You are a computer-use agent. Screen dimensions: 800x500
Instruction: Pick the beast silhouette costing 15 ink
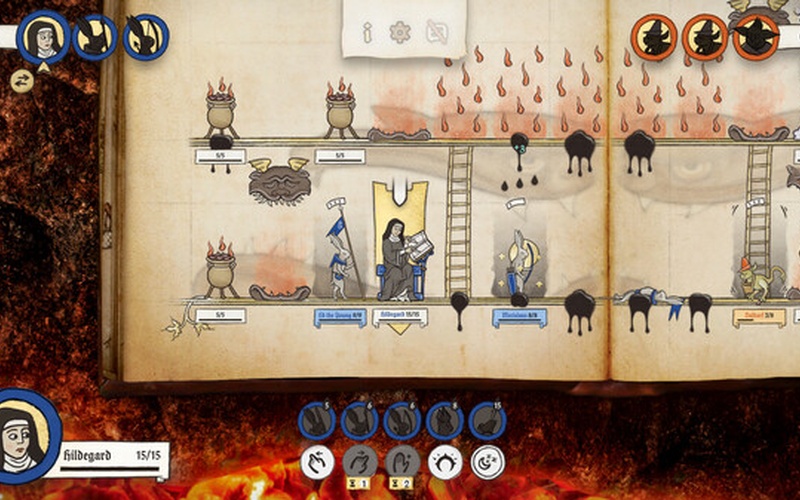click(x=486, y=421)
